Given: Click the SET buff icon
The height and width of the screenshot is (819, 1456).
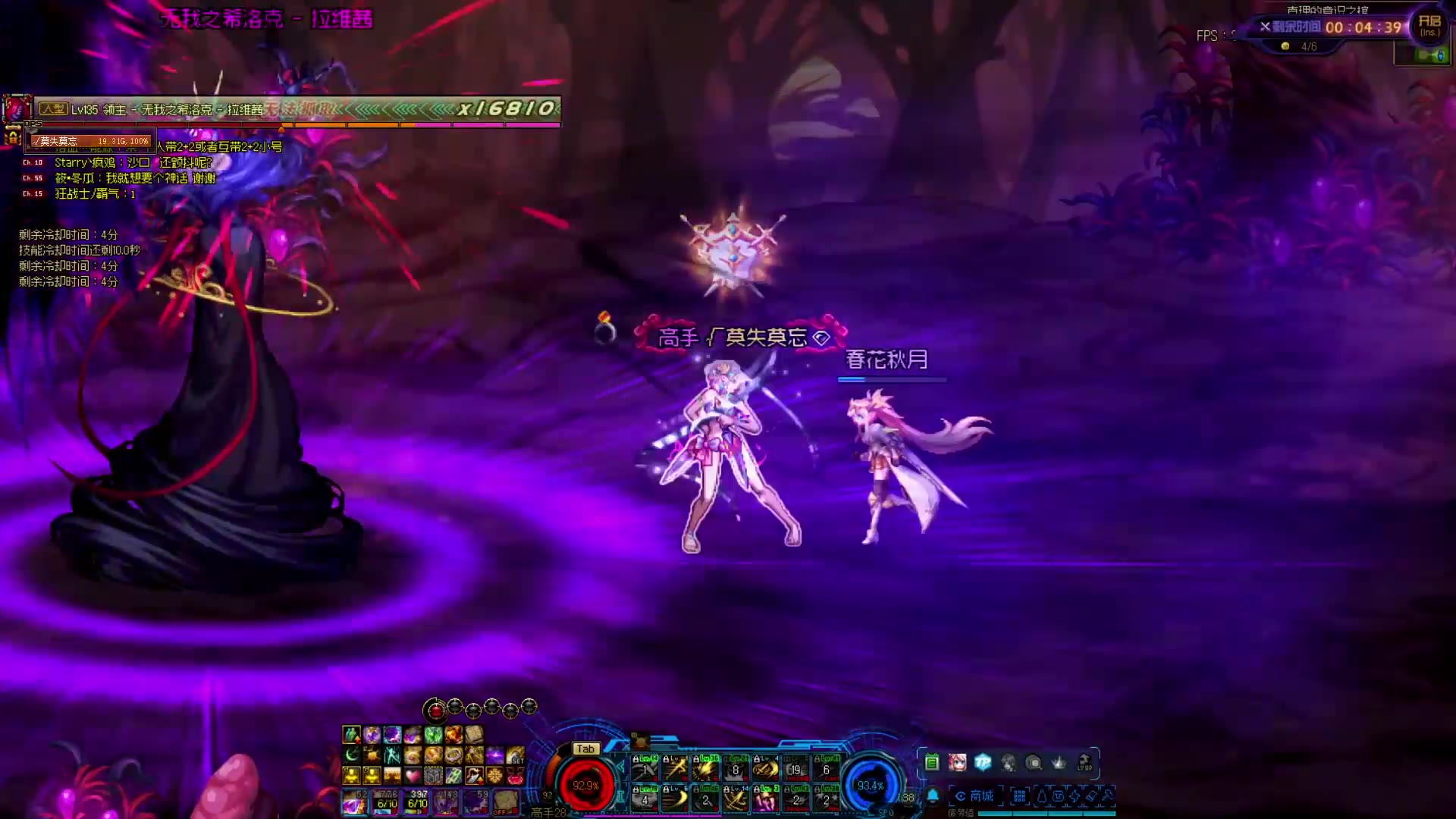Looking at the screenshot, I should click(516, 755).
